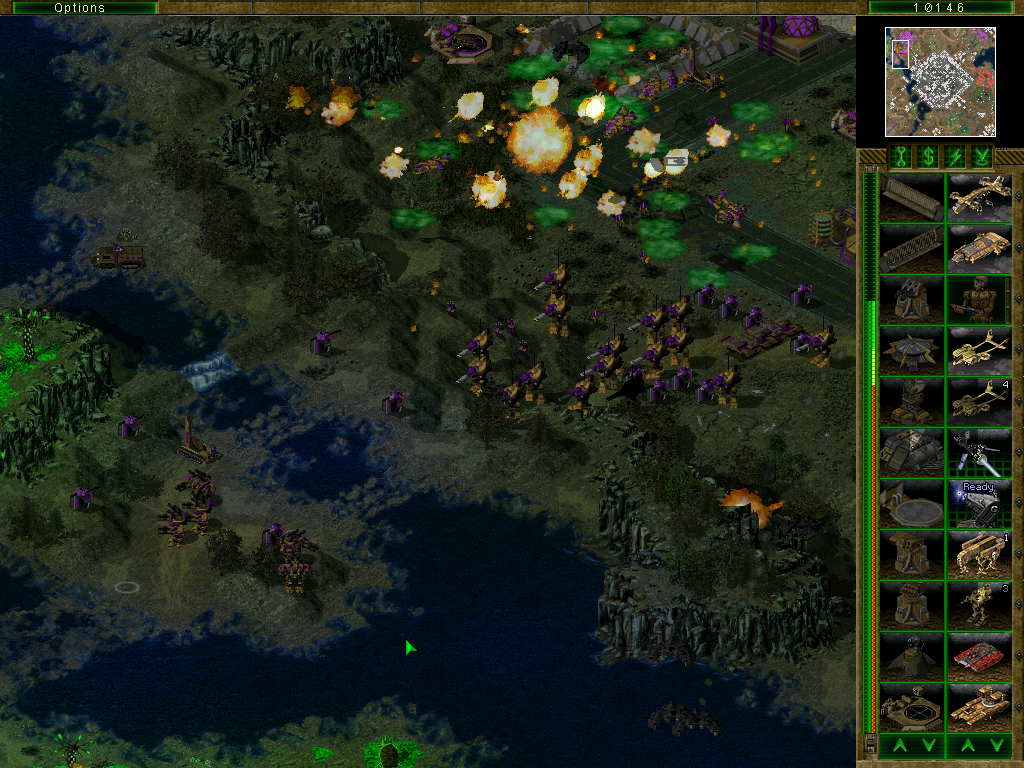Toggle the lightning bolt power mode

(955, 156)
